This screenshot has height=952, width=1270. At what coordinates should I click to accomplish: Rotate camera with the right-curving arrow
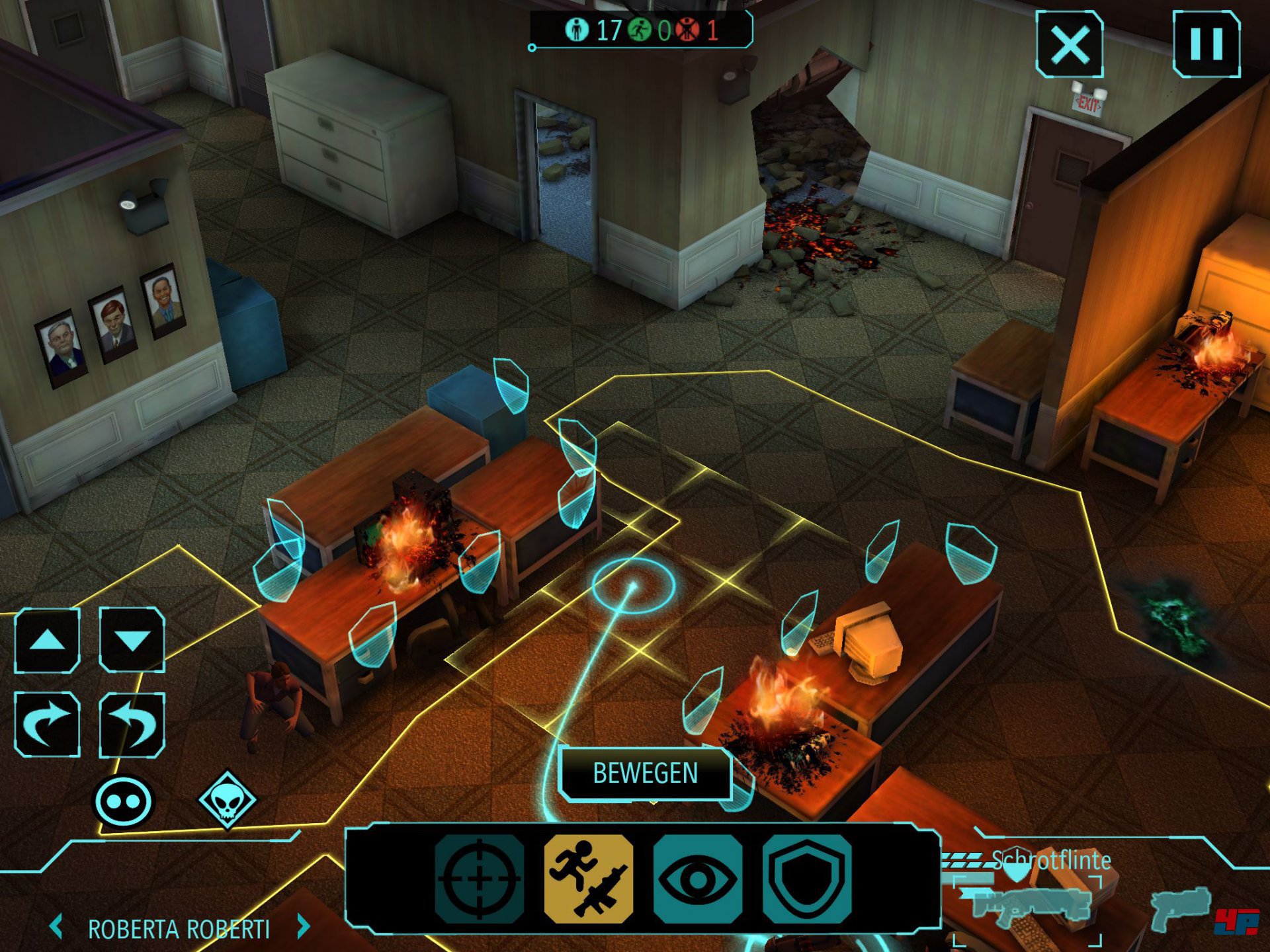click(x=48, y=724)
